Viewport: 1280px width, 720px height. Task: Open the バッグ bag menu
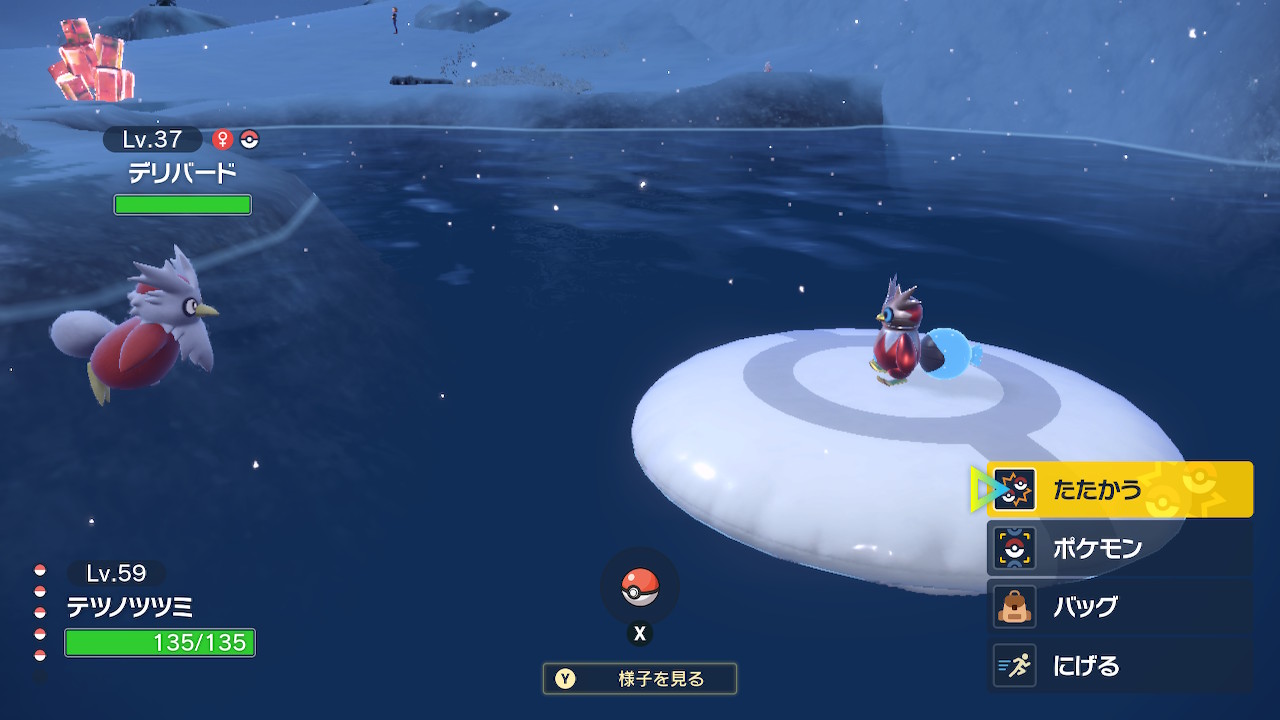(1120, 607)
